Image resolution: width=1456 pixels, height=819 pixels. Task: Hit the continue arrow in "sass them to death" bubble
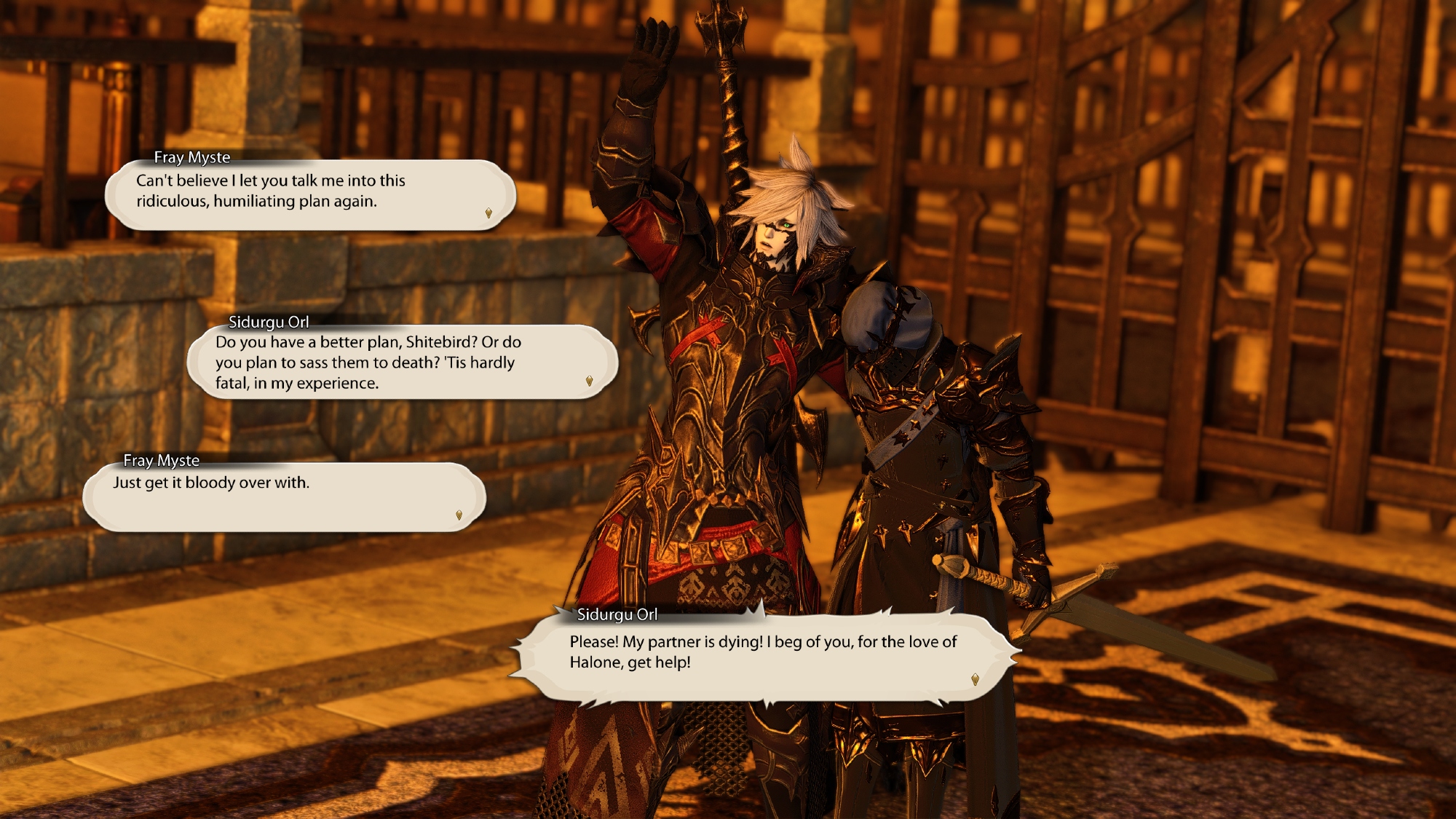pos(589,381)
